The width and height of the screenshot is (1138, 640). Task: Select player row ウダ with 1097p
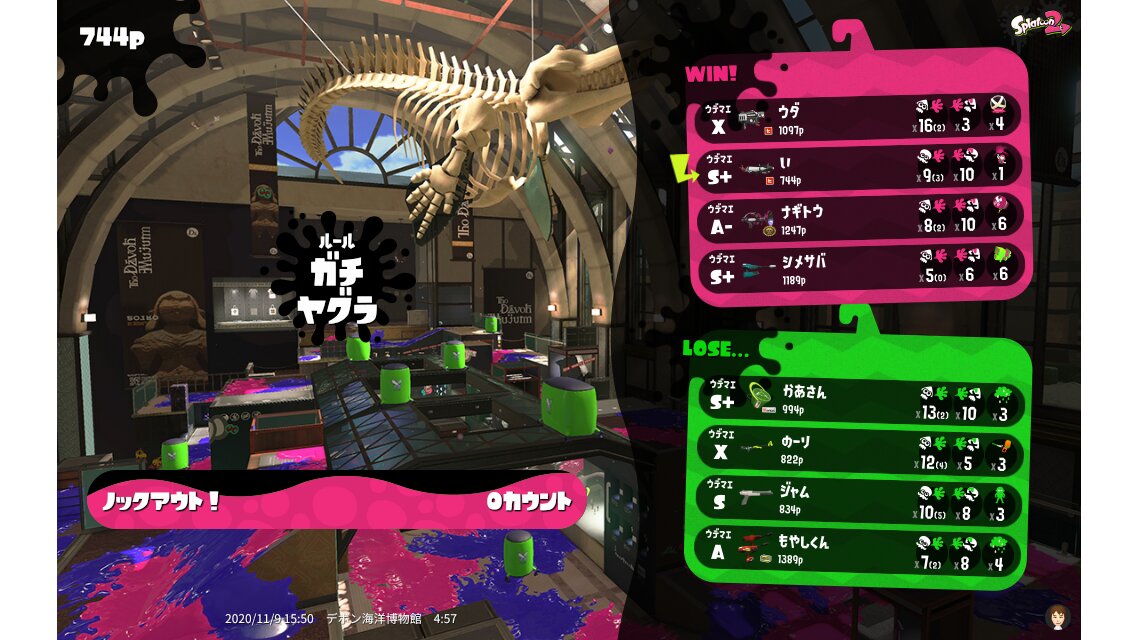(x=860, y=118)
